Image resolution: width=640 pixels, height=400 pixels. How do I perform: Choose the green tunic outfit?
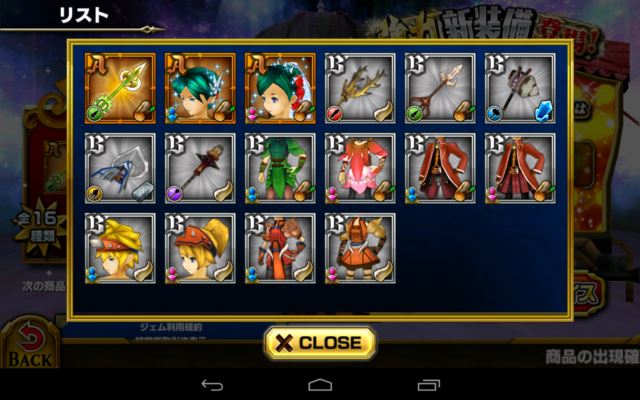coord(280,168)
